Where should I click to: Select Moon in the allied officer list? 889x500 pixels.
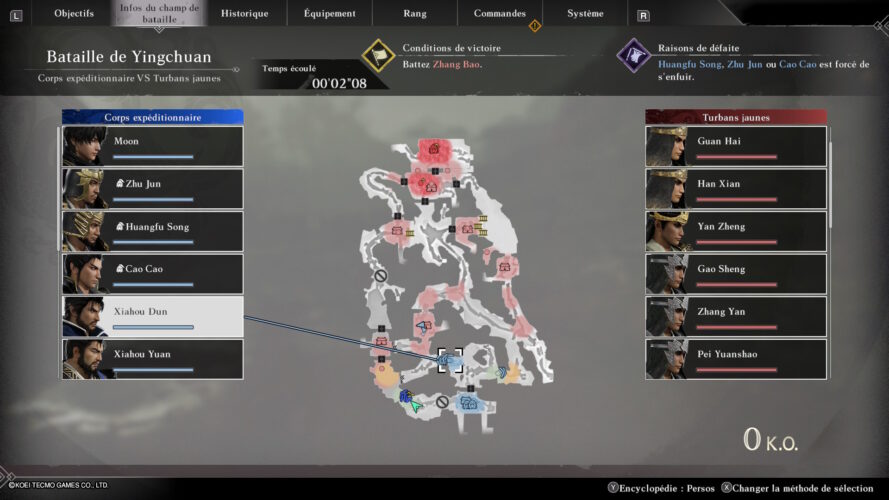click(x=153, y=146)
